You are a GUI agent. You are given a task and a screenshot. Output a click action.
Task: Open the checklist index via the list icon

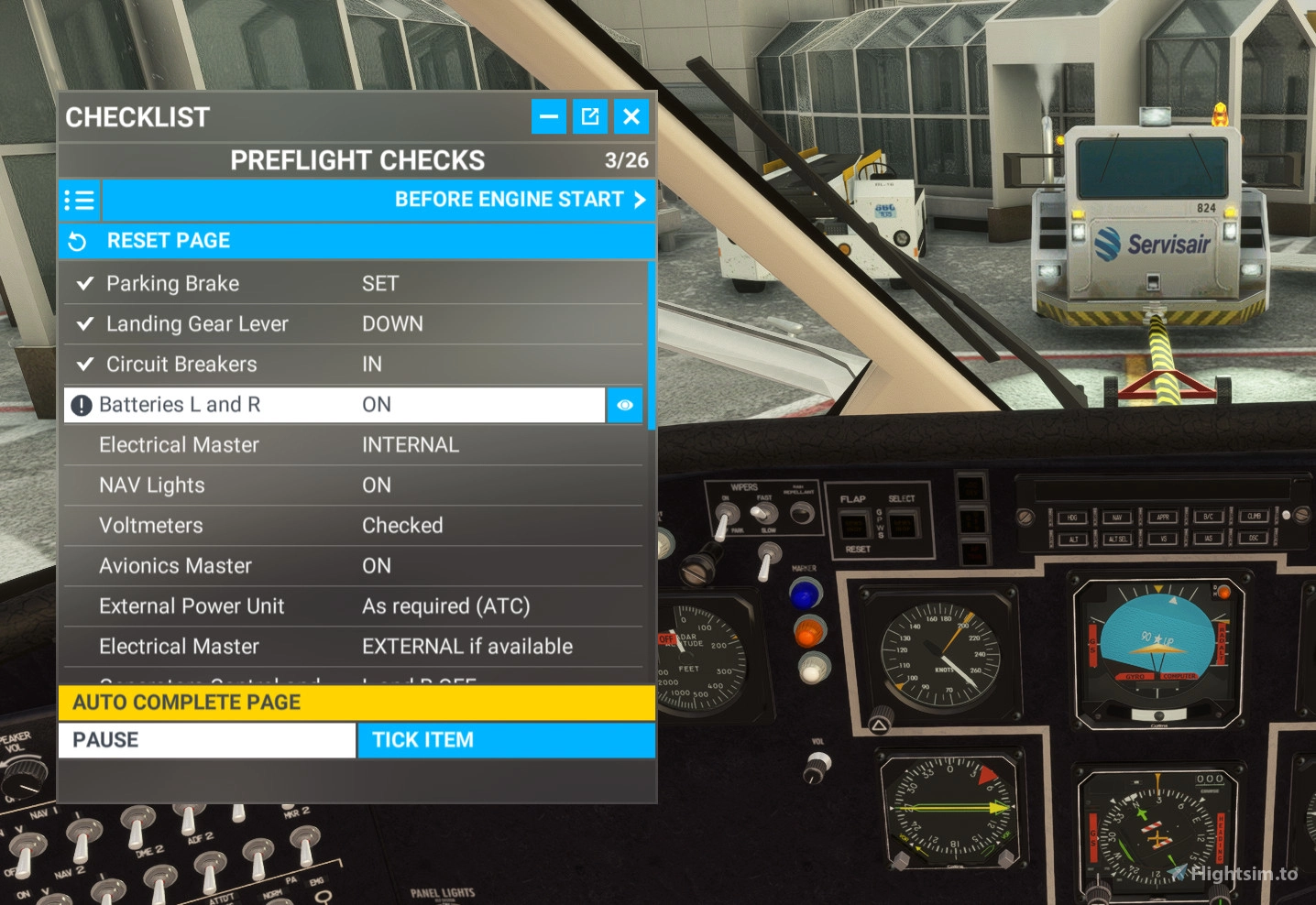[x=80, y=200]
